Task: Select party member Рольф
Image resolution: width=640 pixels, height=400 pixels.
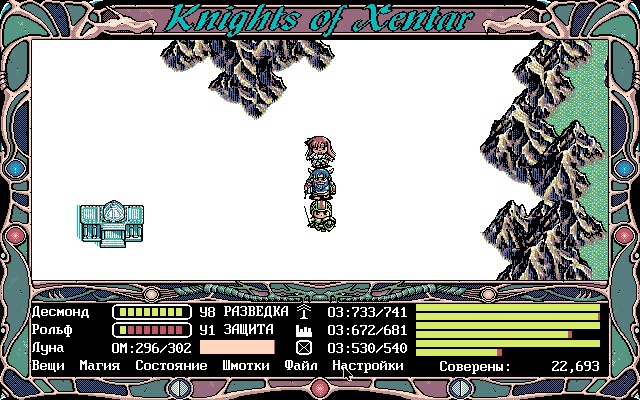Action: point(52,330)
